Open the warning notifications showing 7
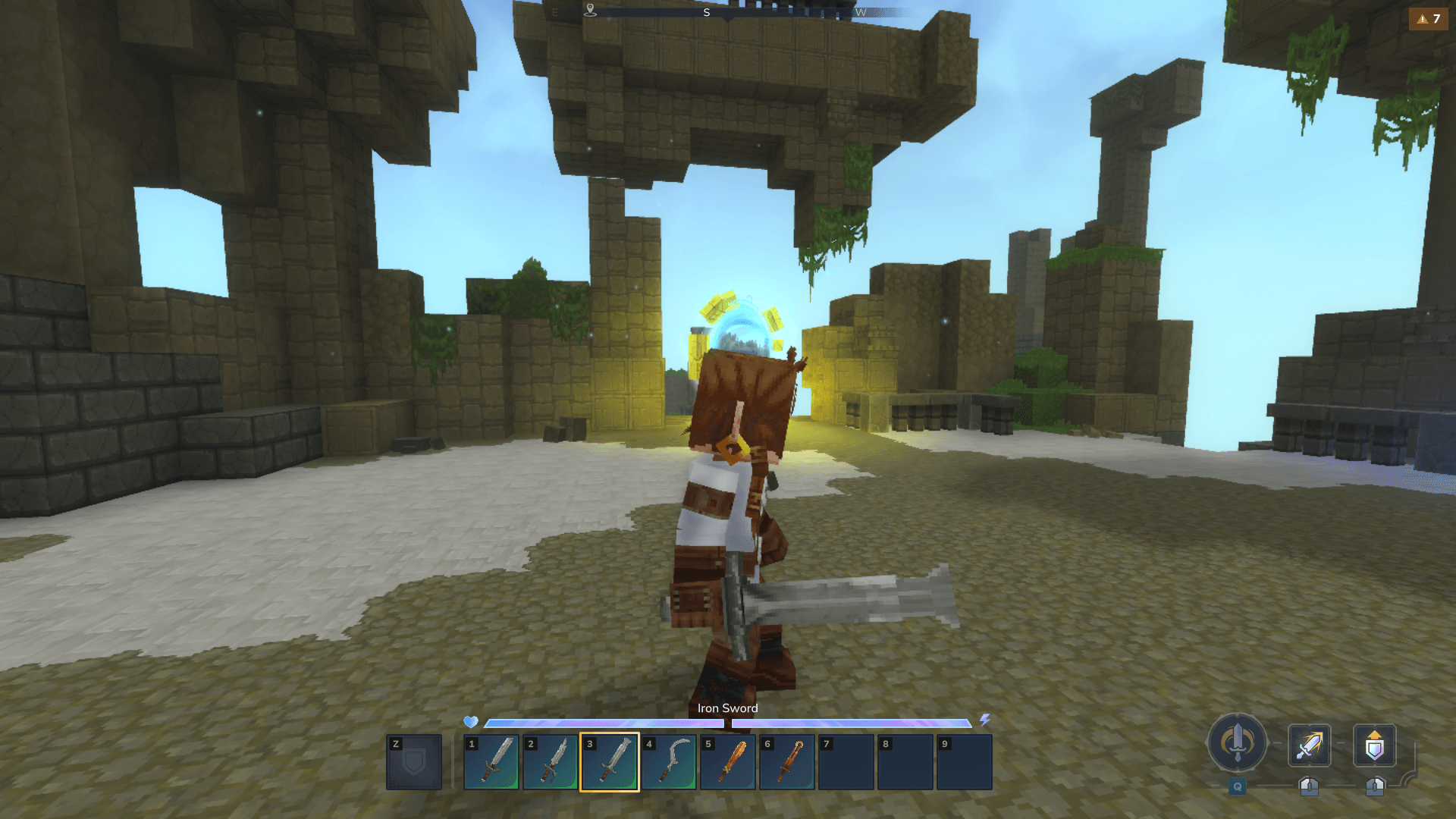 tap(1429, 20)
